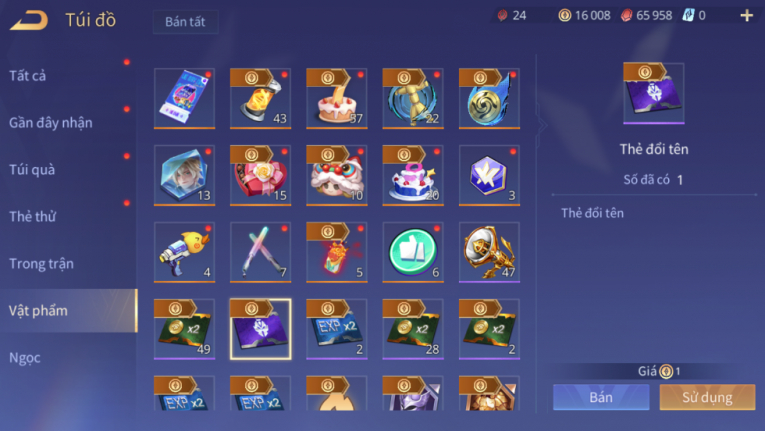Pick the hero portrait shard item
Viewport: 765px width, 431px height.
184,175
